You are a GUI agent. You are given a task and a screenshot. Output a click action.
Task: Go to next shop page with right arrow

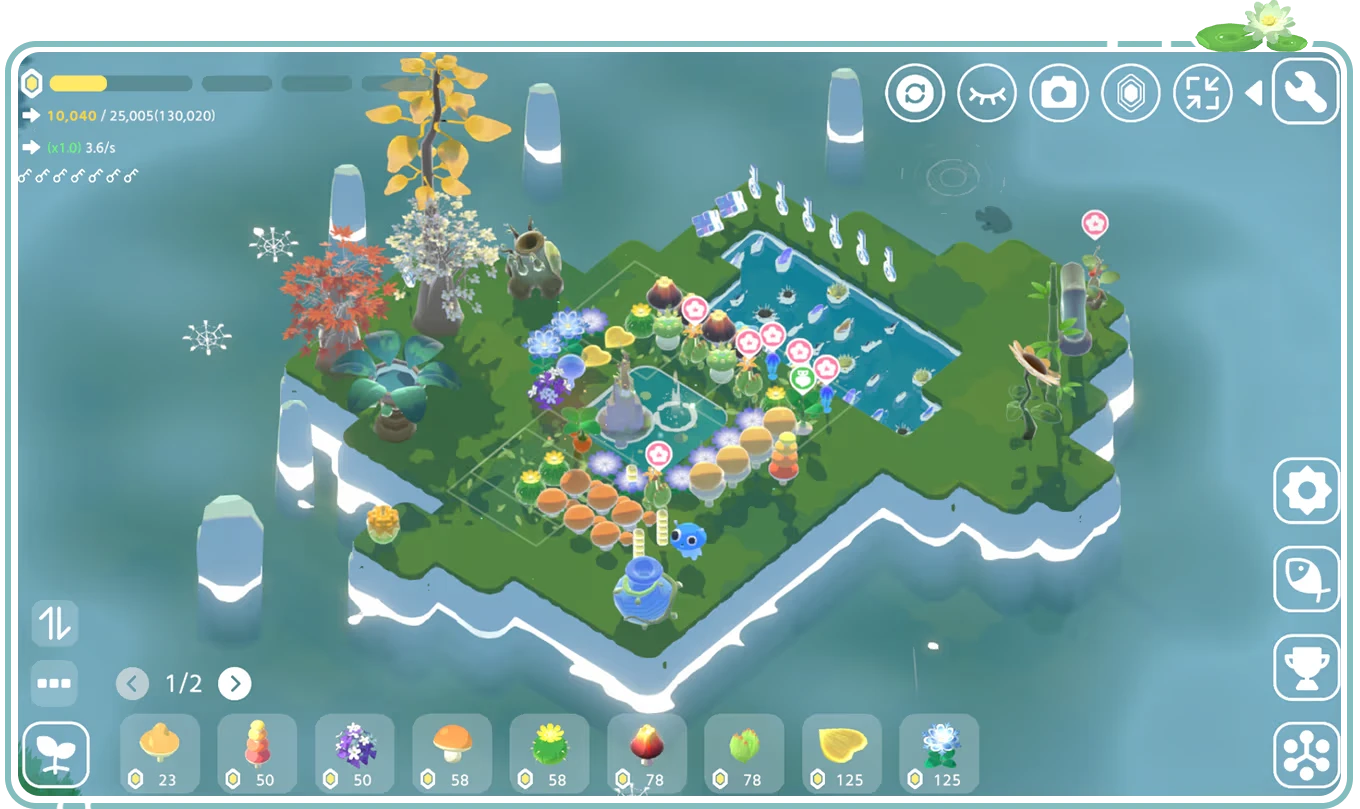[x=236, y=684]
